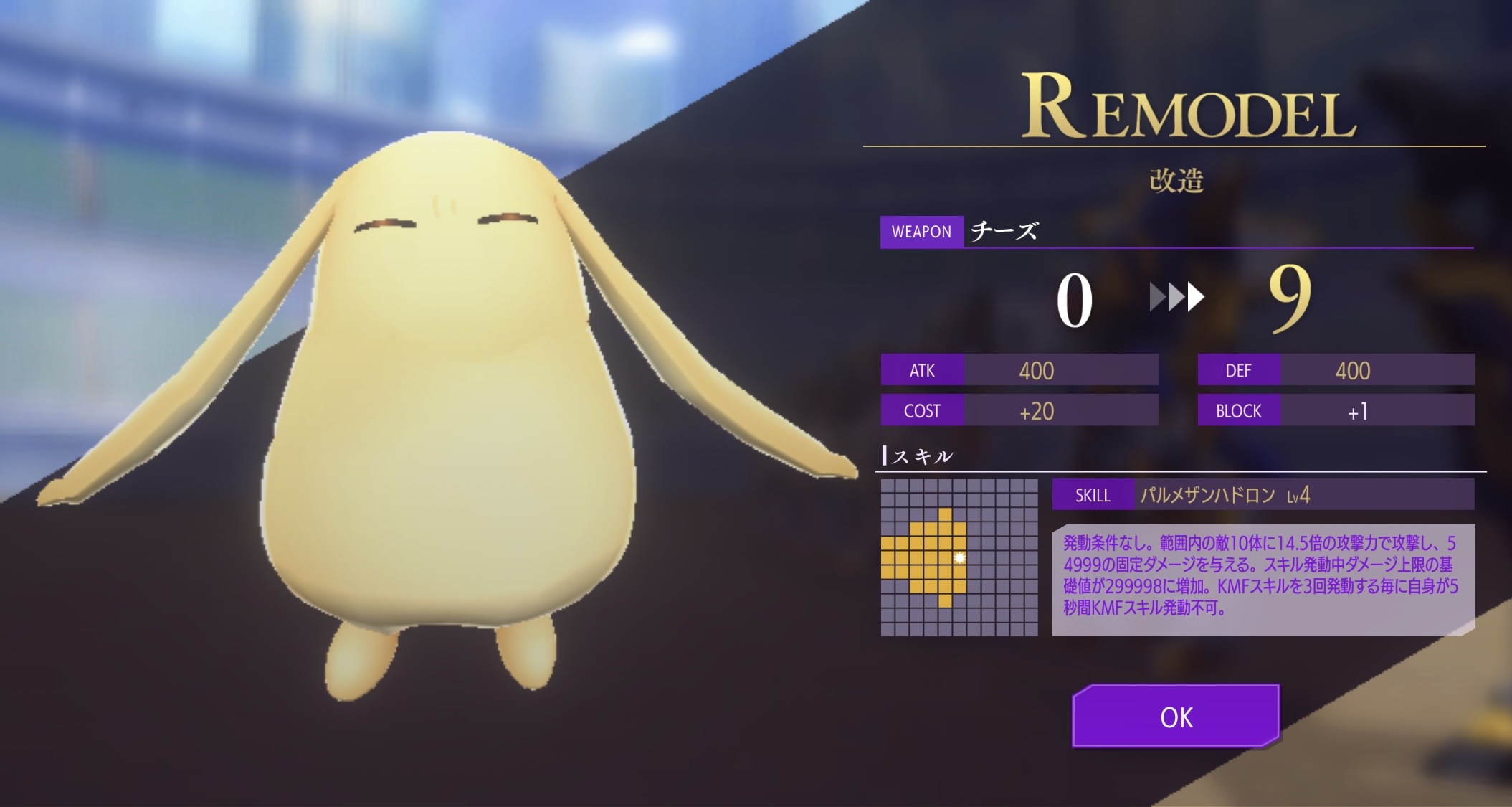Confirm the remodel with OK
The width and height of the screenshot is (1512, 807).
(1176, 717)
